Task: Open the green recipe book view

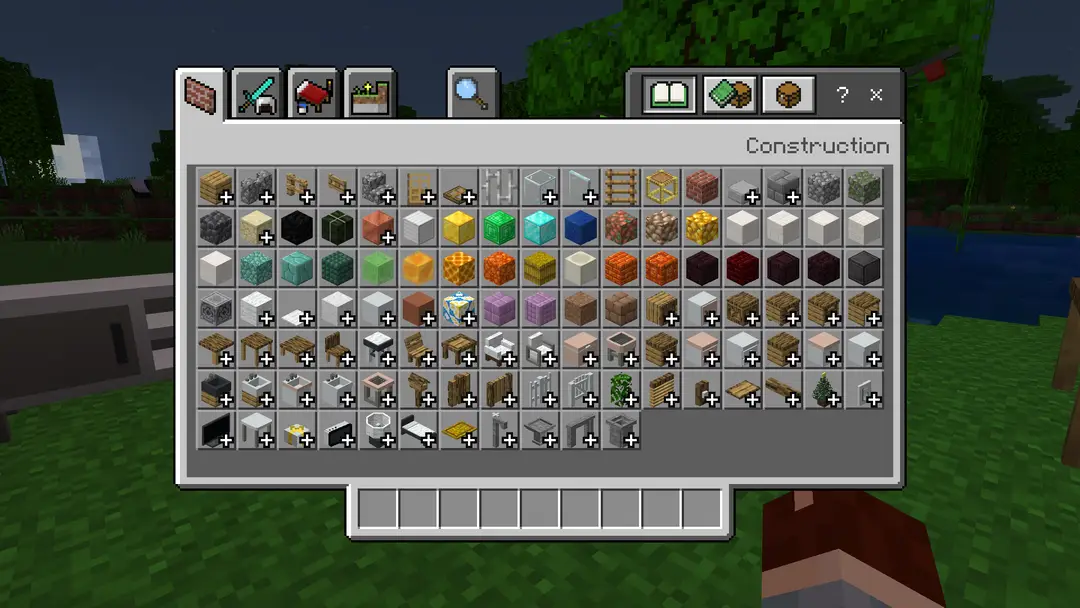Action: coord(669,95)
